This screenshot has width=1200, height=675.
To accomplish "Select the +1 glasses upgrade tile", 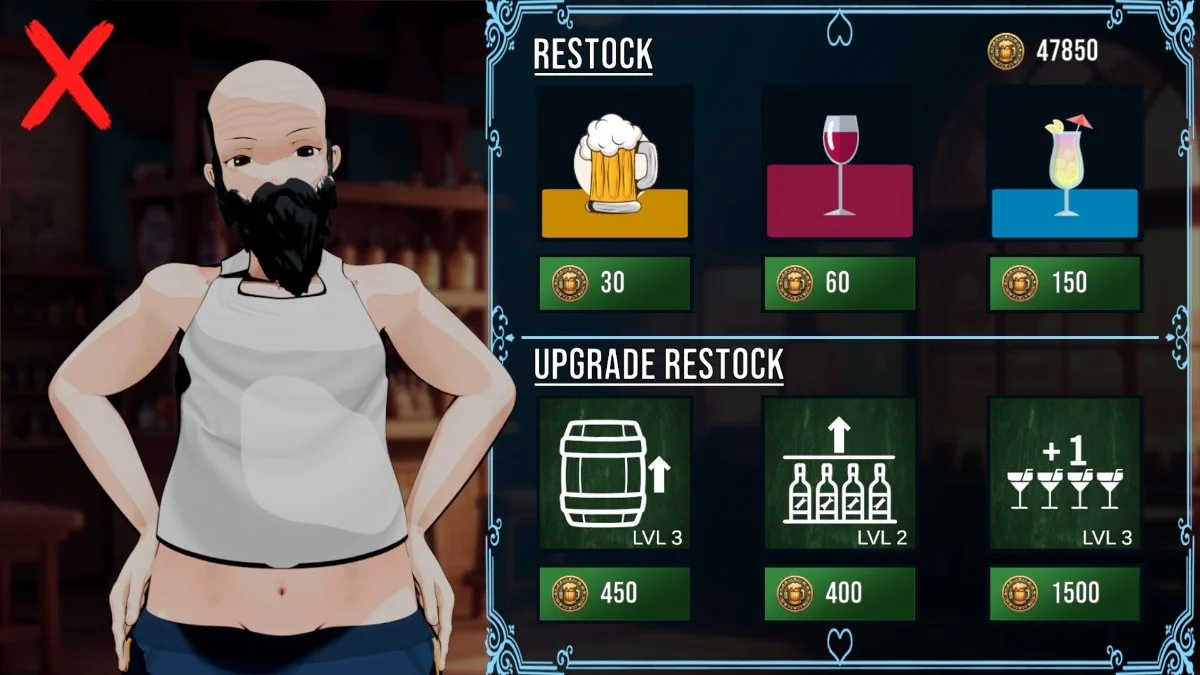I will [x=1064, y=473].
